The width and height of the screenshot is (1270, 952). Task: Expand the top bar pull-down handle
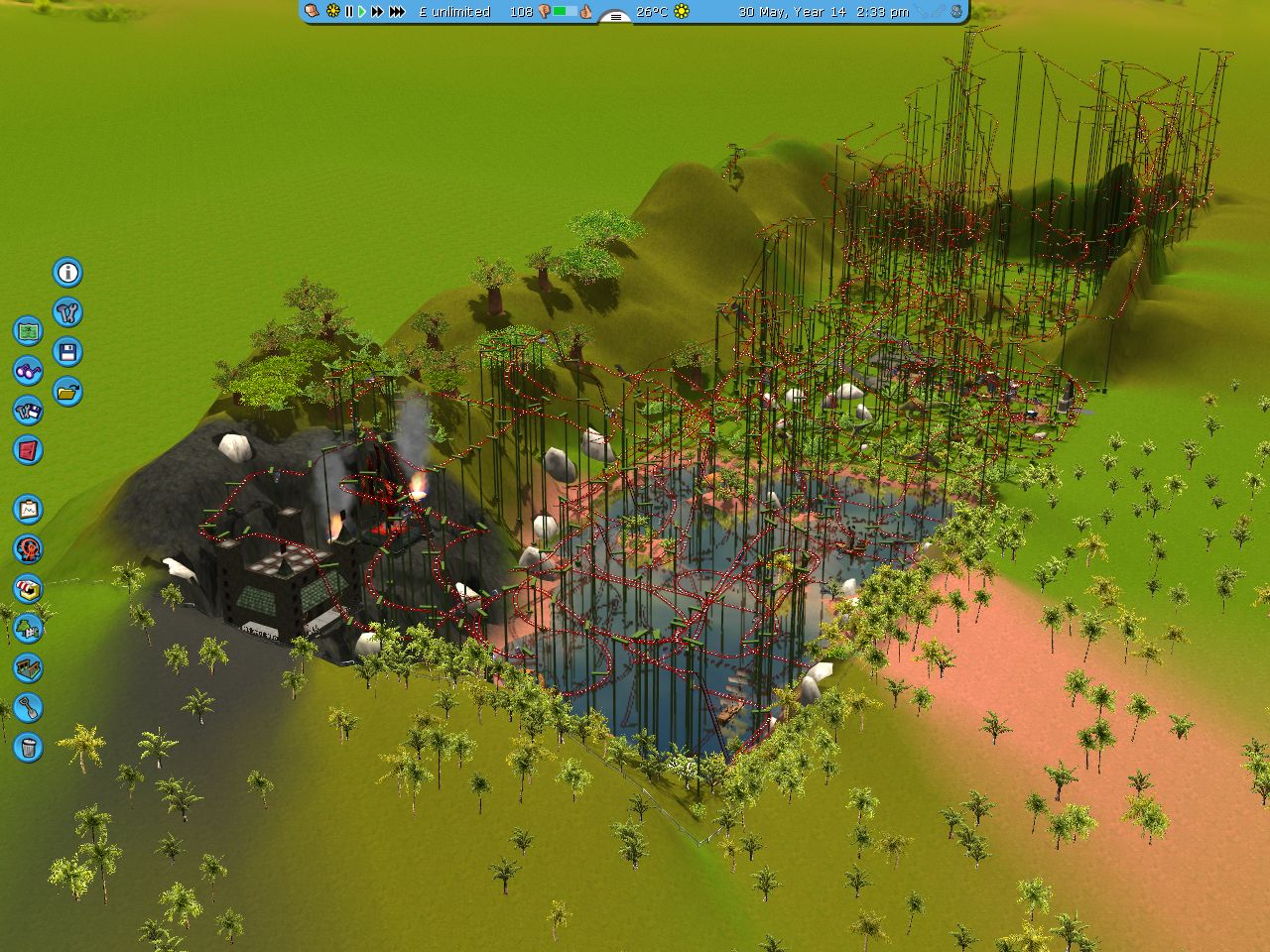click(x=616, y=17)
